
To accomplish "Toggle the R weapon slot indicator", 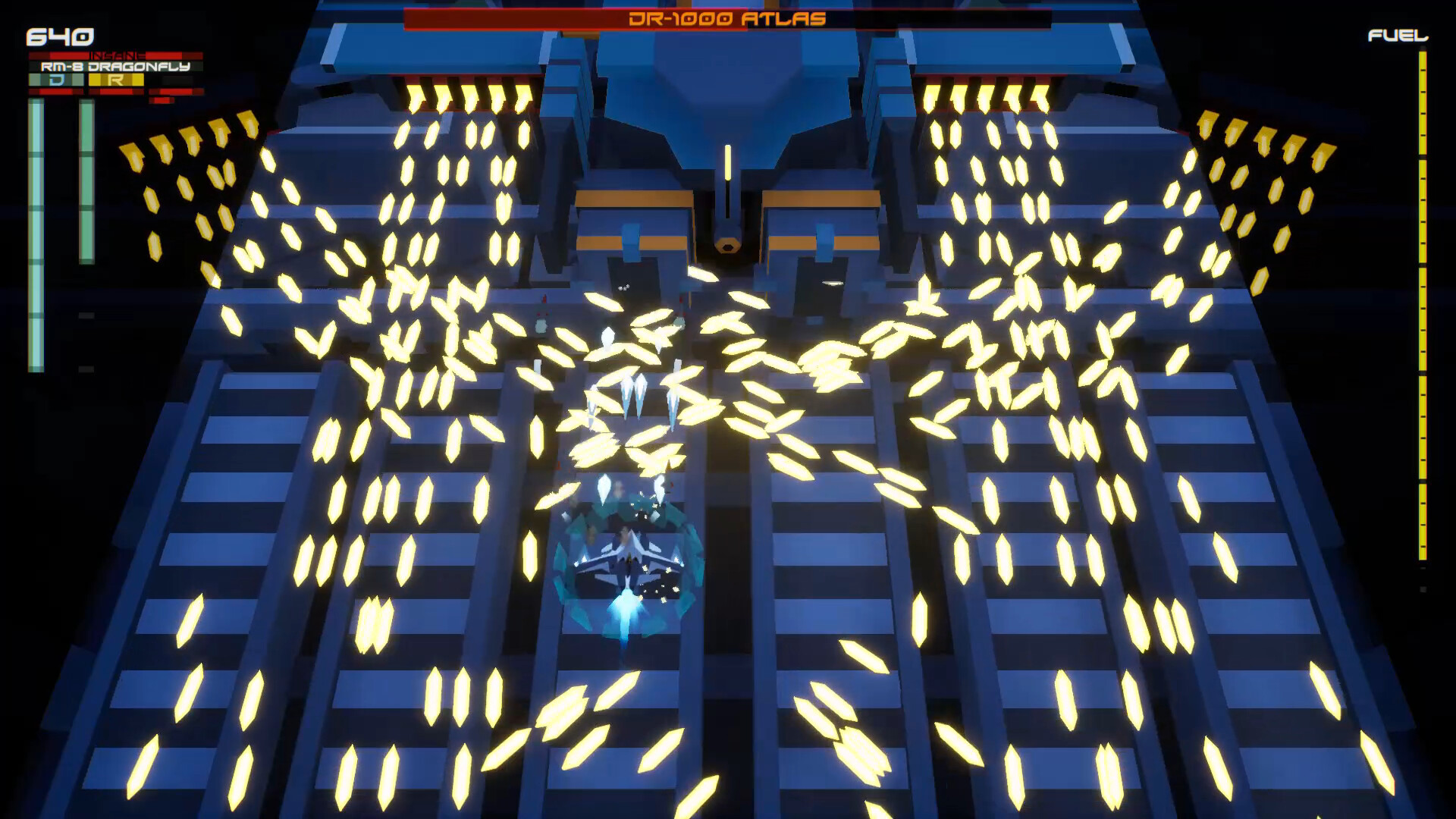I will [115, 80].
